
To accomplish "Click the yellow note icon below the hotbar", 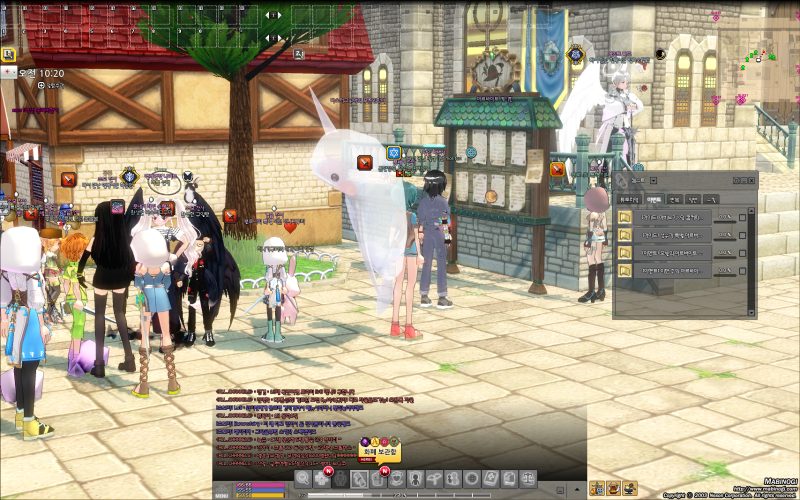I will [x=8, y=55].
